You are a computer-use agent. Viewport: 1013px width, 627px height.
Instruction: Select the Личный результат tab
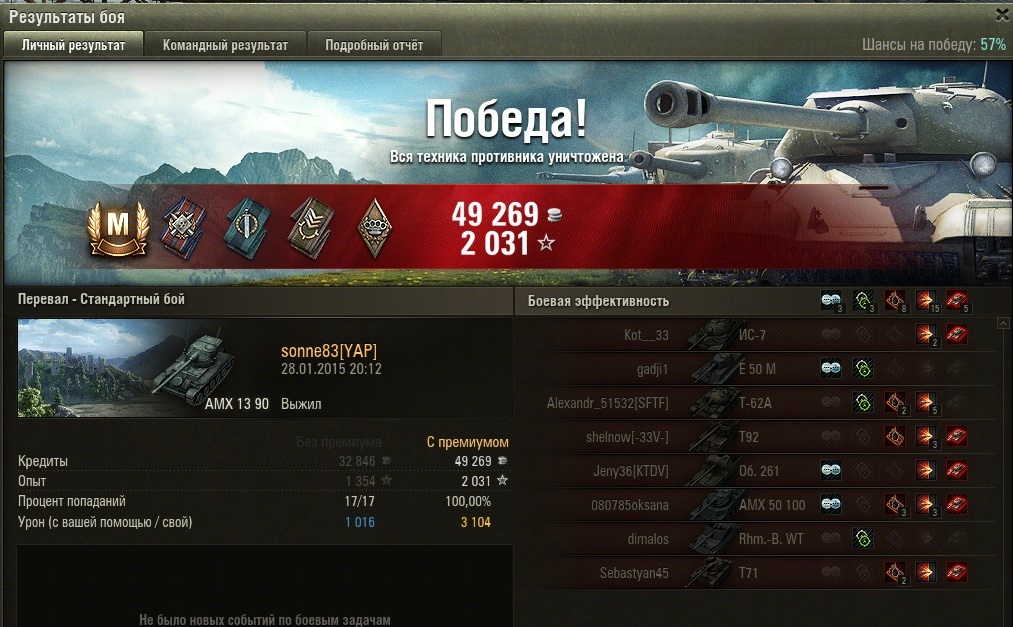click(x=74, y=45)
